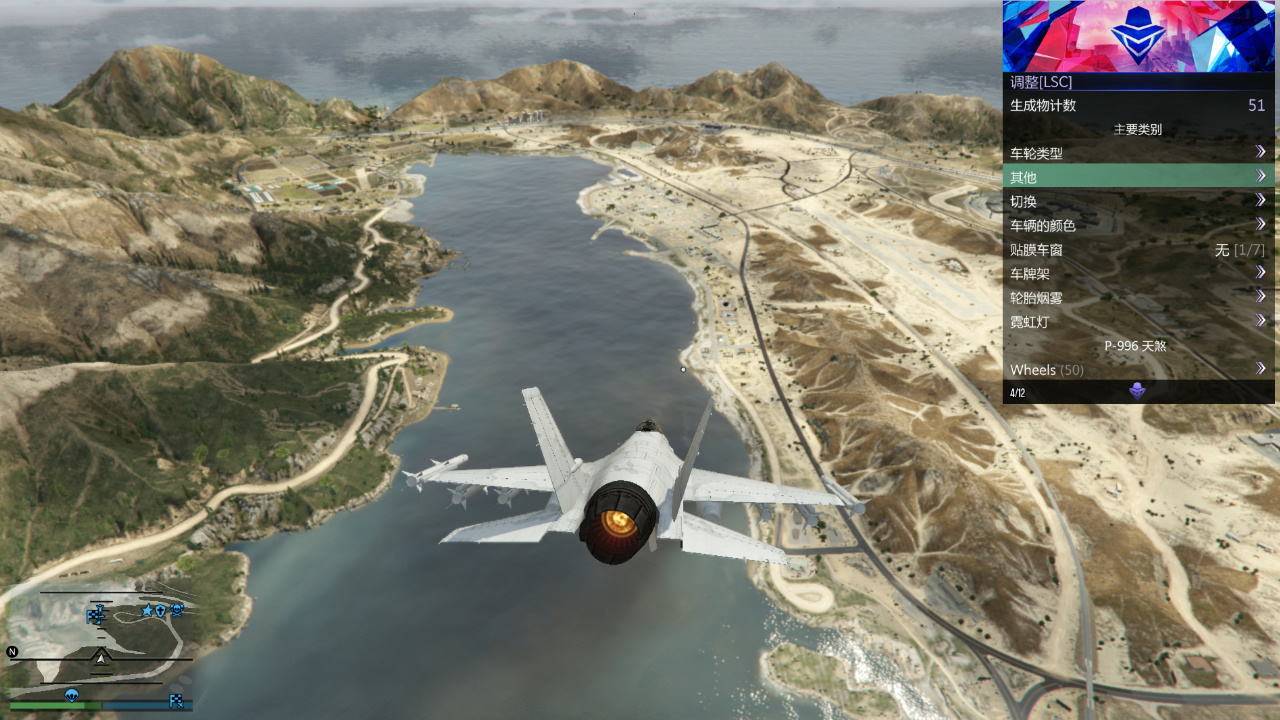Open the 切换 submenu
The image size is (1280, 720).
tap(1138, 201)
